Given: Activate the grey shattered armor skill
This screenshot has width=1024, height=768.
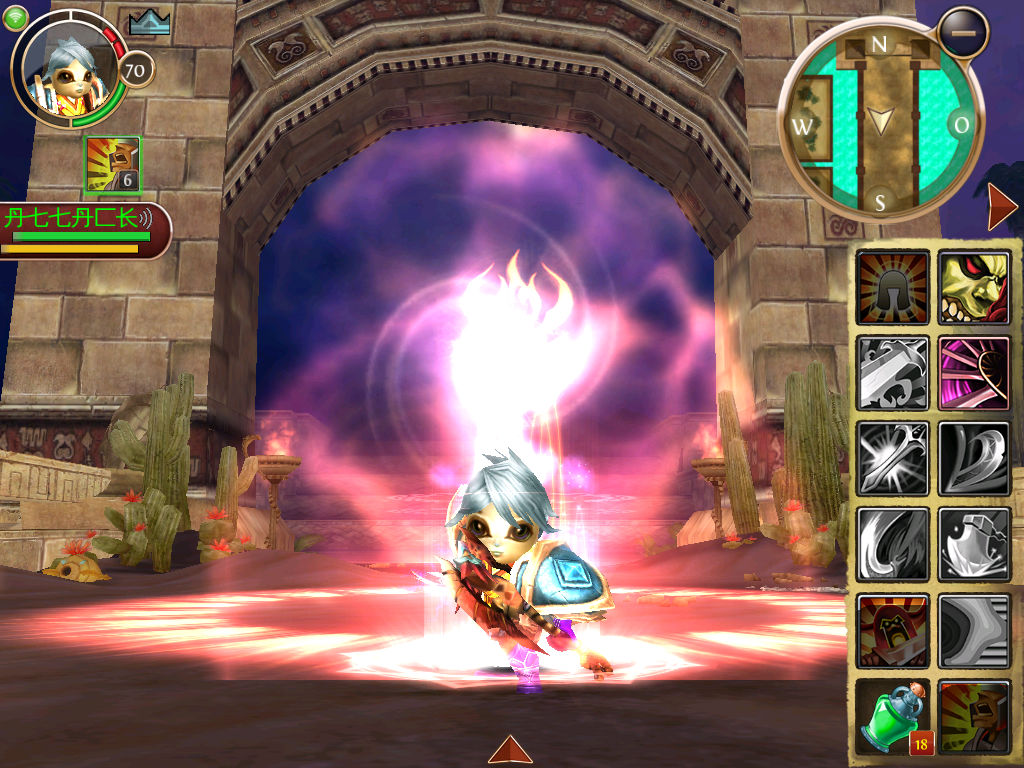Looking at the screenshot, I should (974, 545).
